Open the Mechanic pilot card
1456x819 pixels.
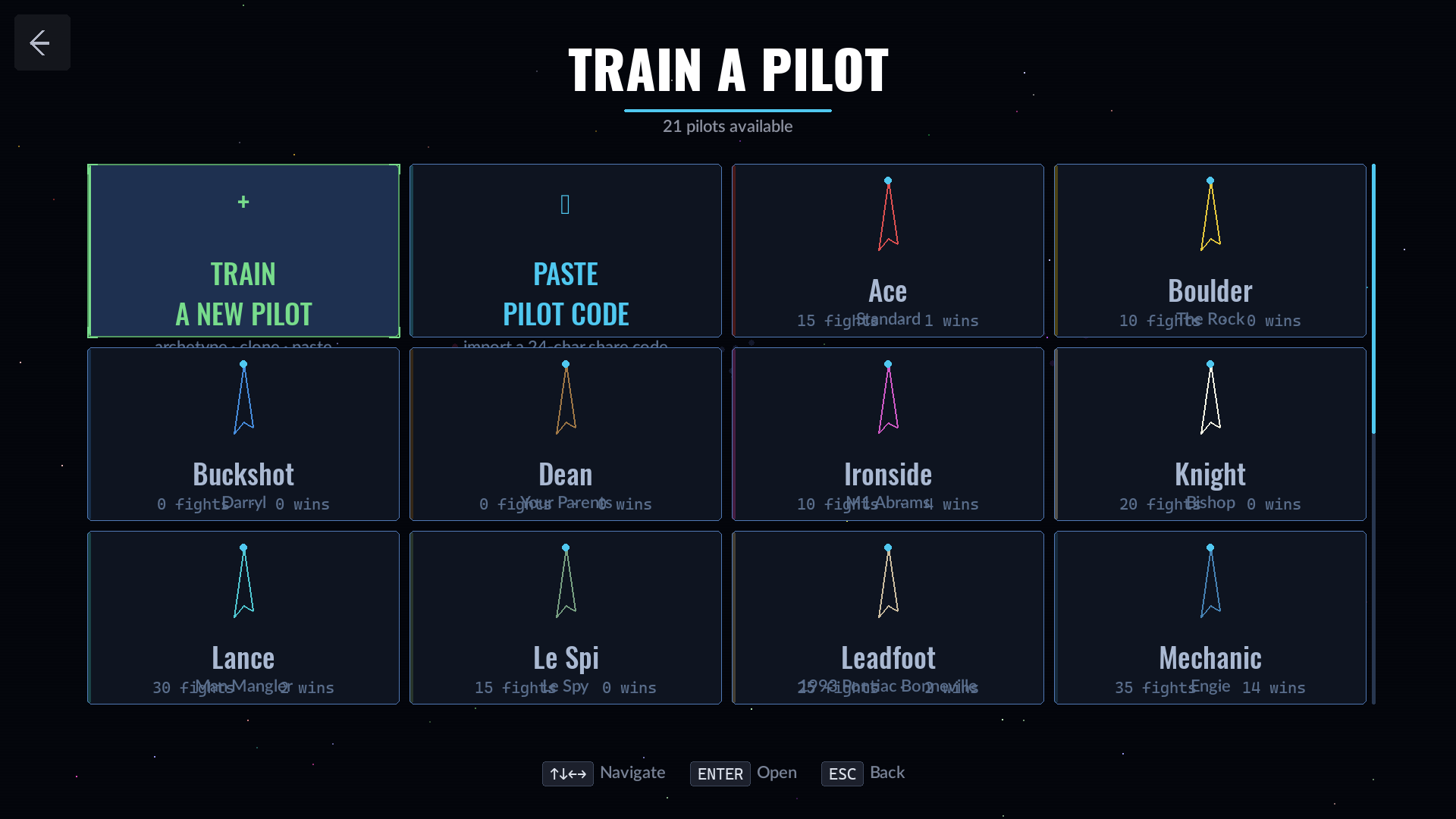(x=1210, y=618)
